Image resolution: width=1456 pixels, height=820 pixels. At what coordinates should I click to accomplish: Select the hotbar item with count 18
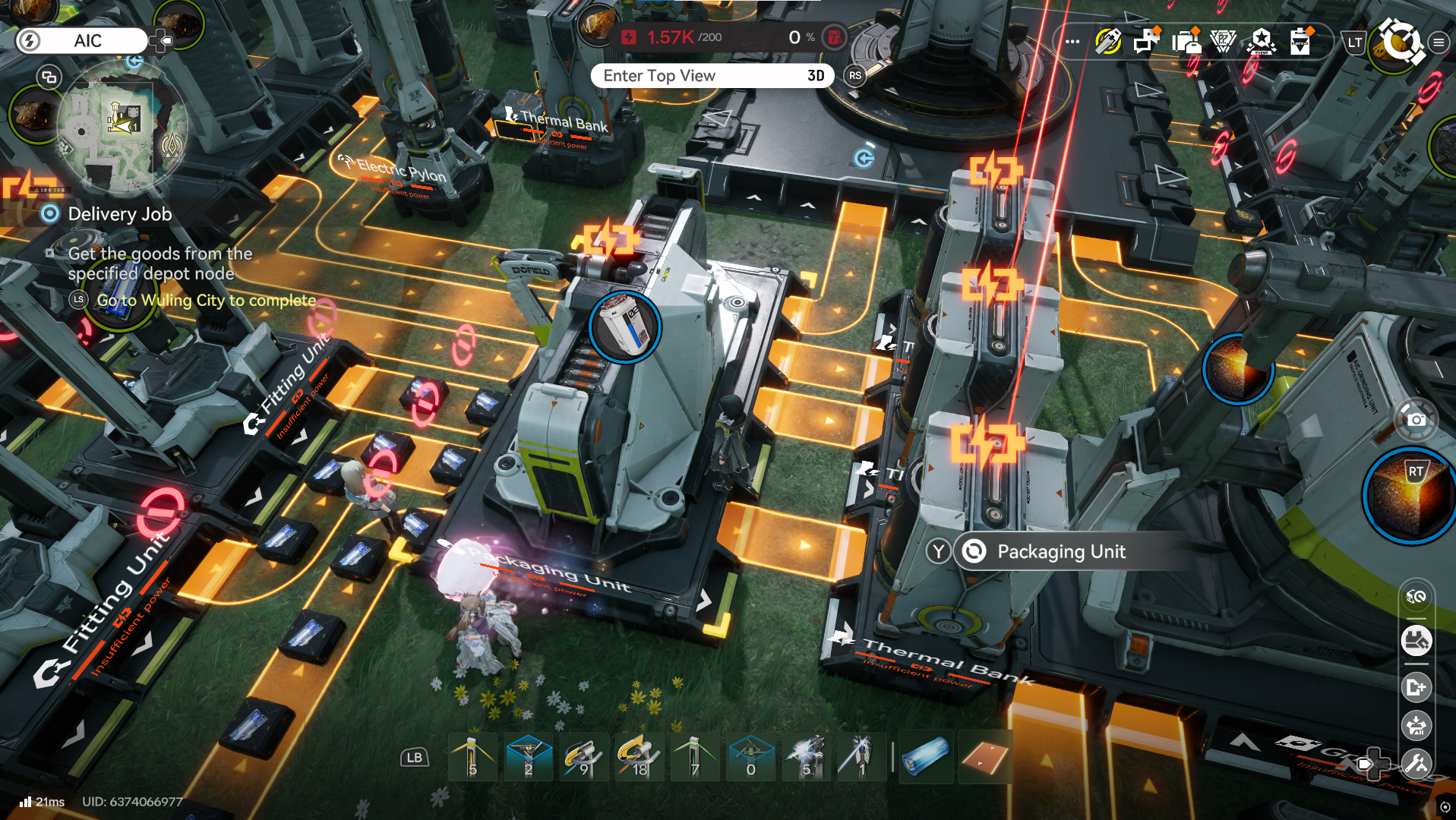point(639,757)
